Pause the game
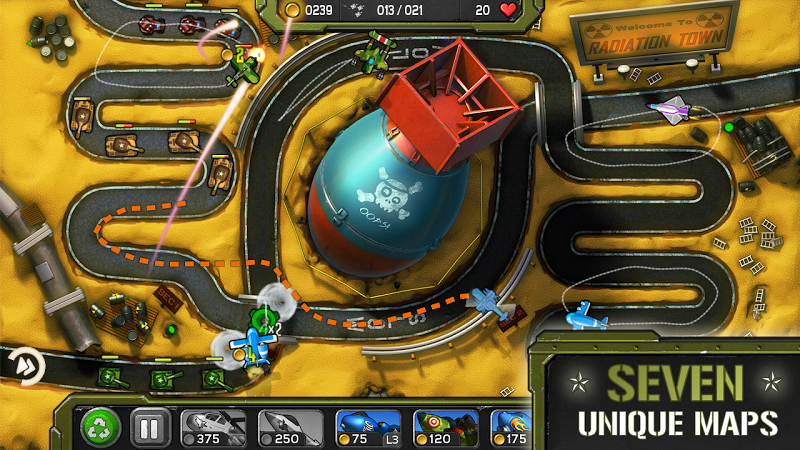 pyautogui.click(x=147, y=429)
